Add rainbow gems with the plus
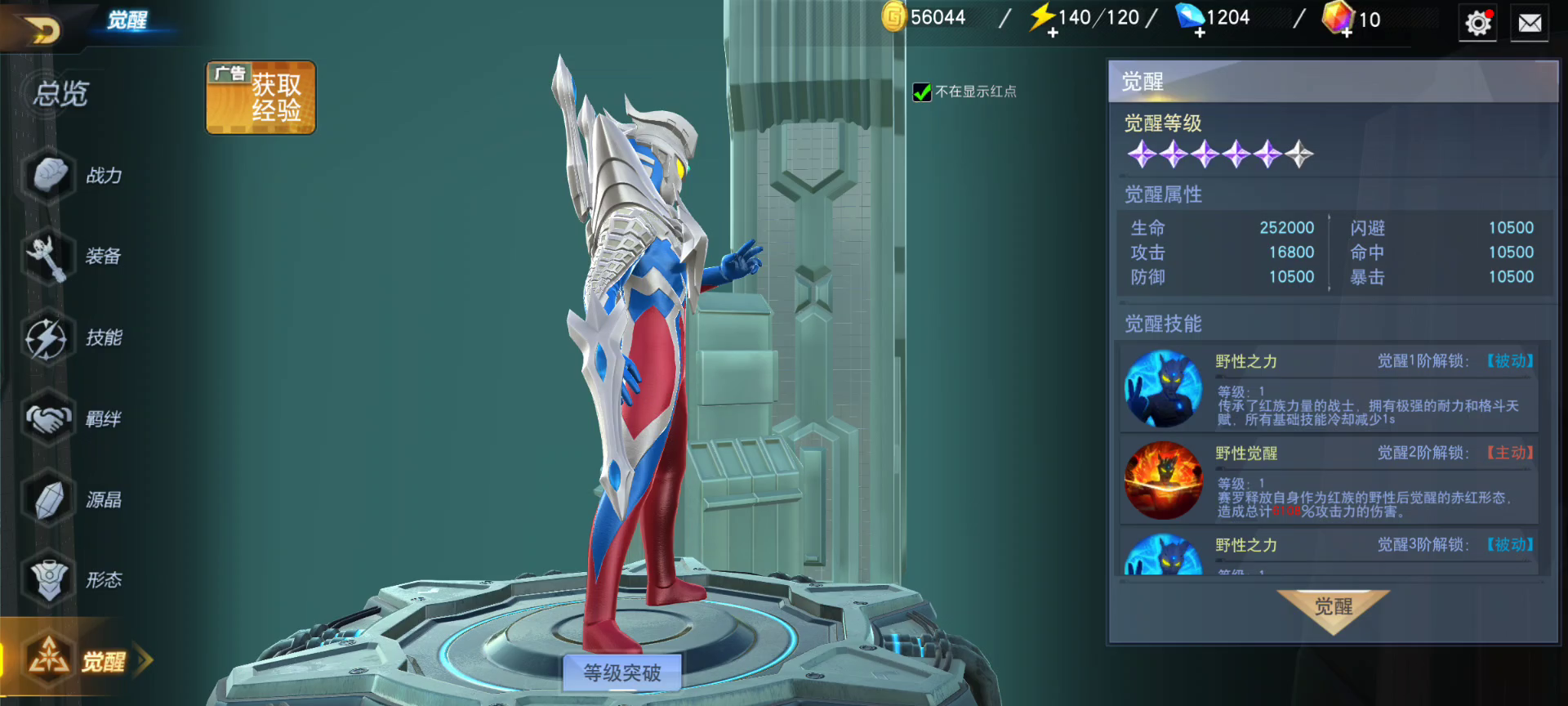Viewport: 1568px width, 706px height. click(x=1347, y=33)
